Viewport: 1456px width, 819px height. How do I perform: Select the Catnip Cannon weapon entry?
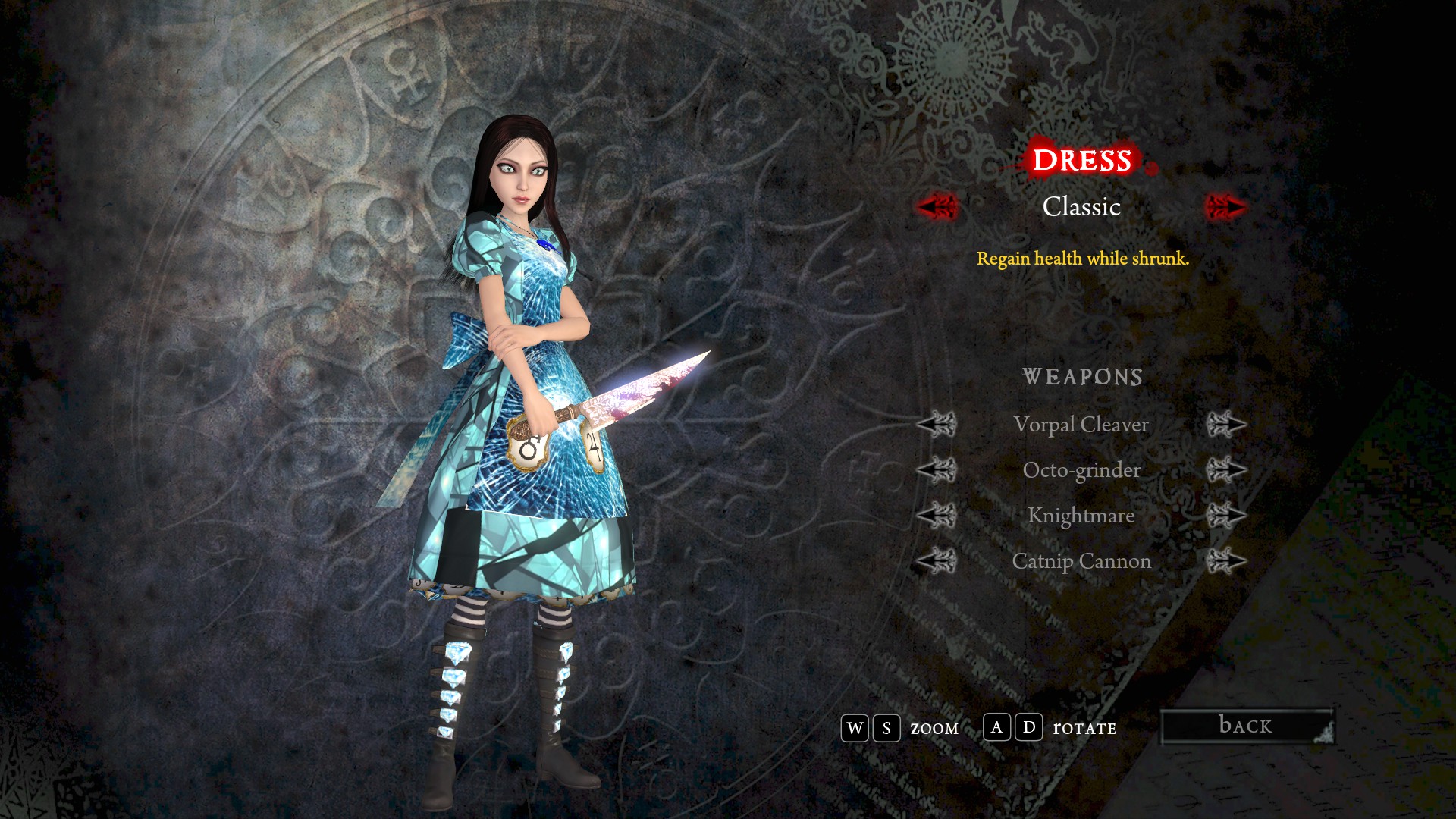click(1081, 561)
